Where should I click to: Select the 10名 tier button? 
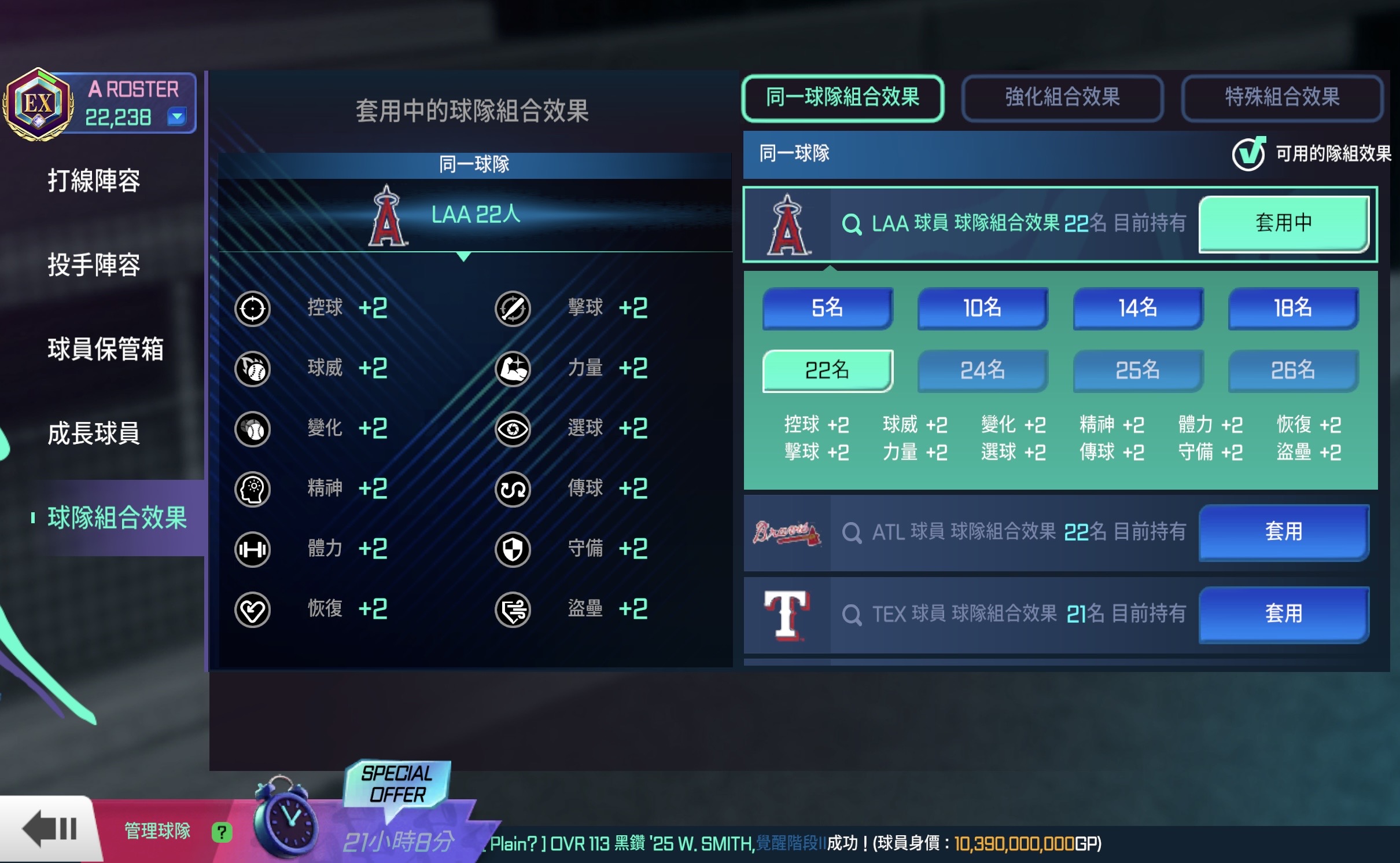(x=982, y=308)
